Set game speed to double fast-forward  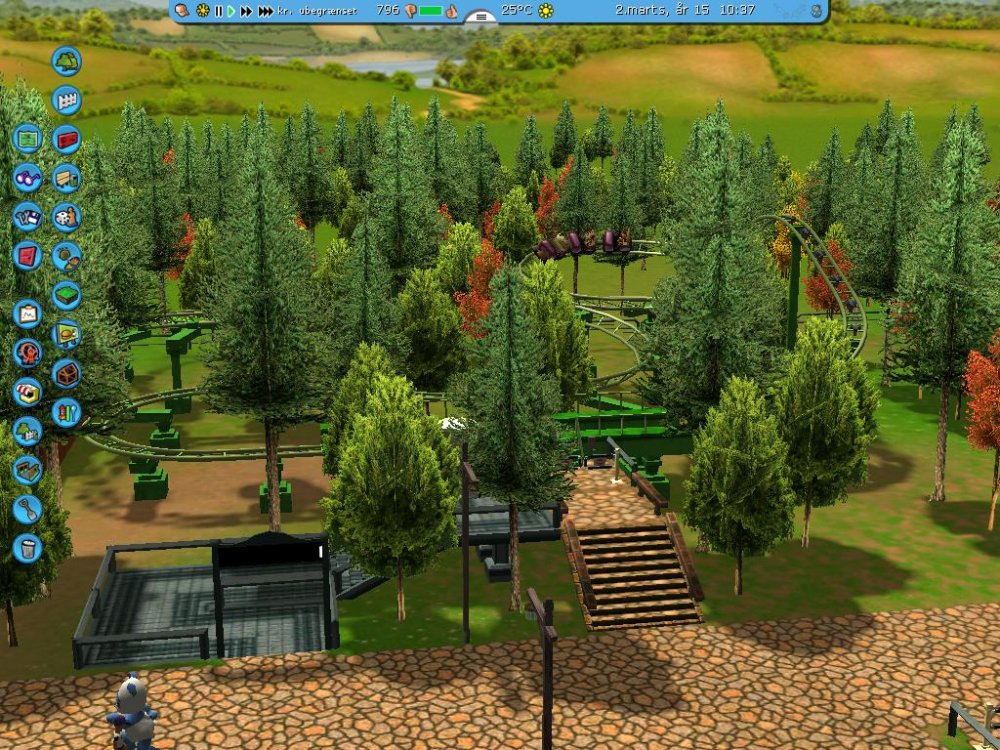pos(246,11)
